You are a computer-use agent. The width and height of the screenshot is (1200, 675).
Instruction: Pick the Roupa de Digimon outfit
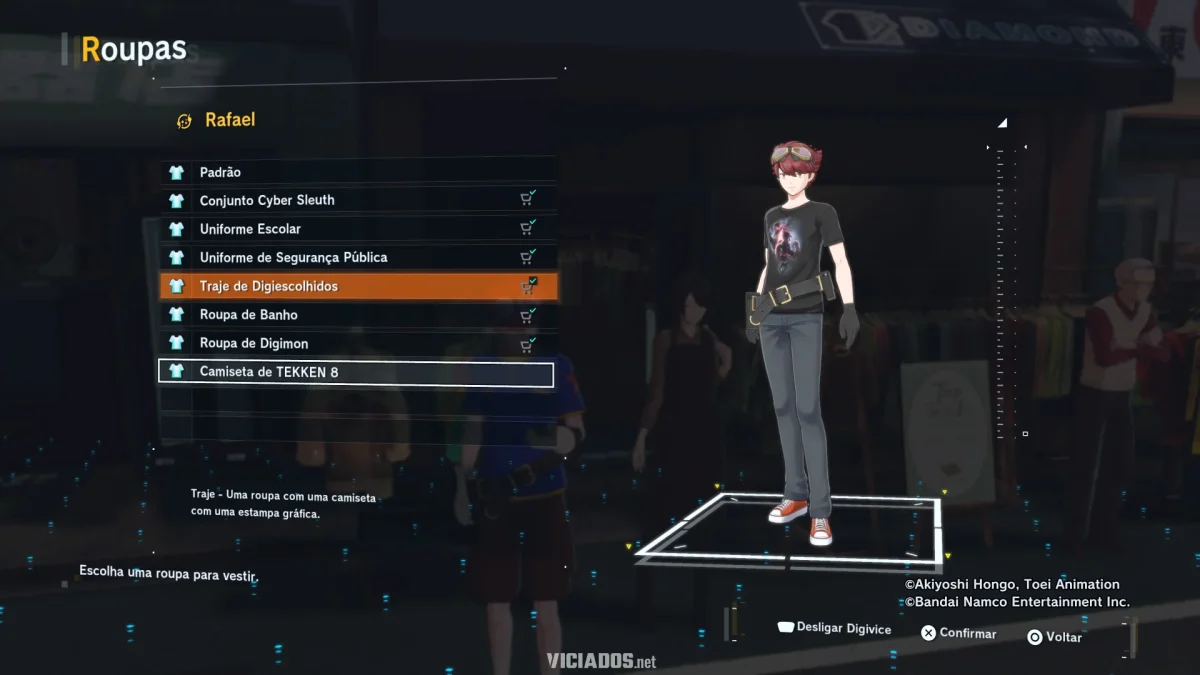point(357,343)
